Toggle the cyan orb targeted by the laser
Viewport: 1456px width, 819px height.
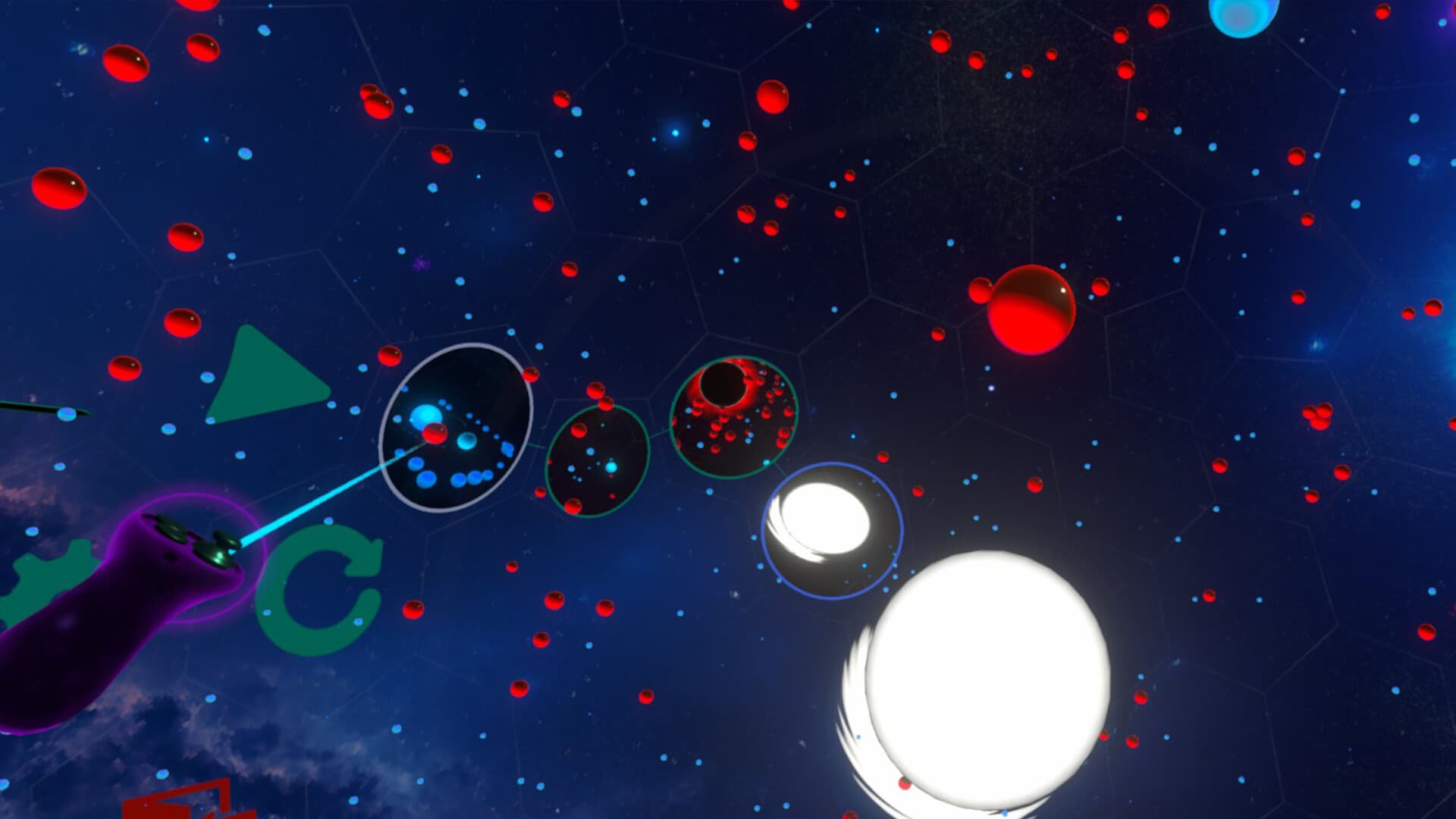(426, 415)
